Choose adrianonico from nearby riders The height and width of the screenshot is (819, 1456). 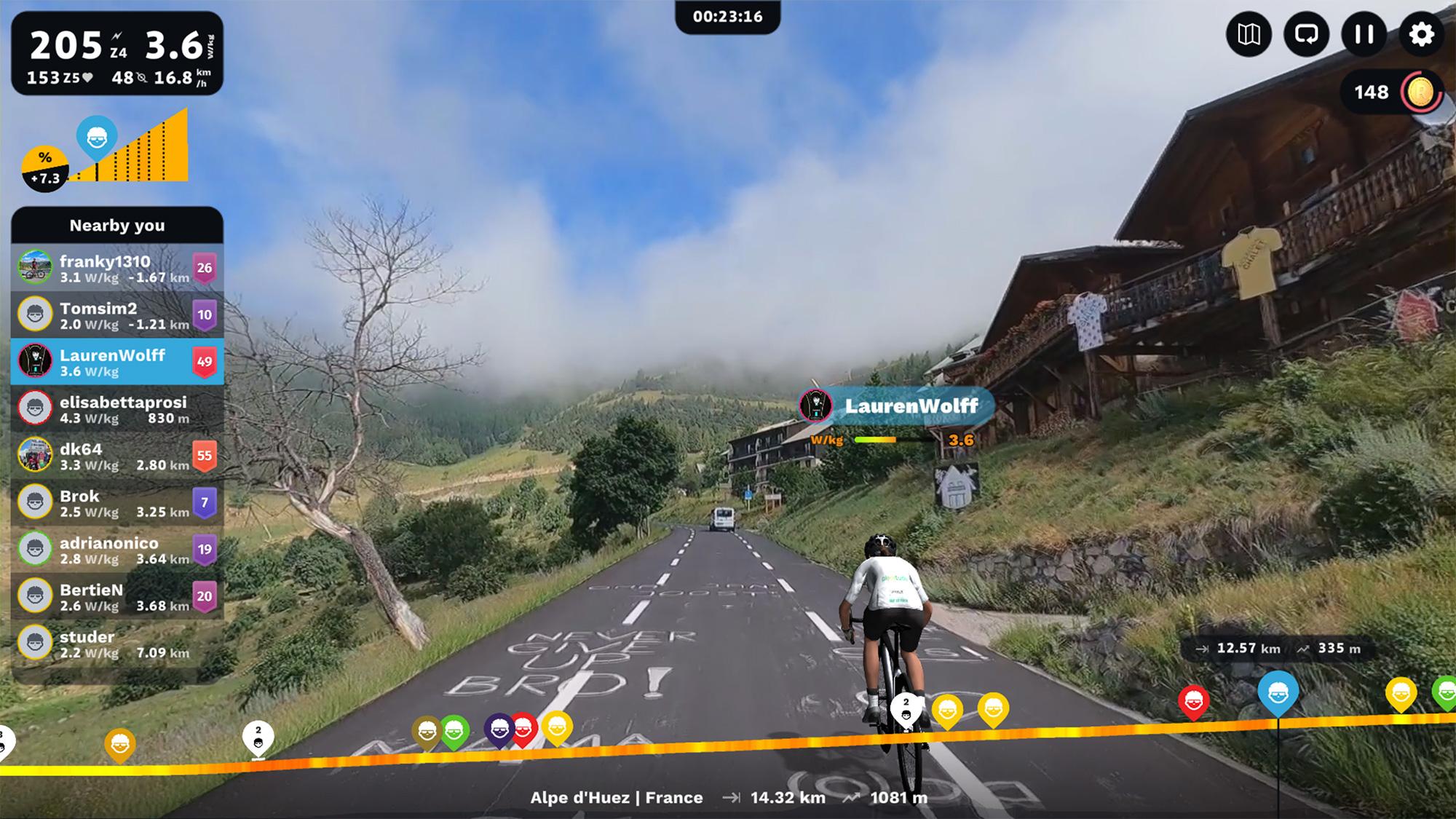117,550
